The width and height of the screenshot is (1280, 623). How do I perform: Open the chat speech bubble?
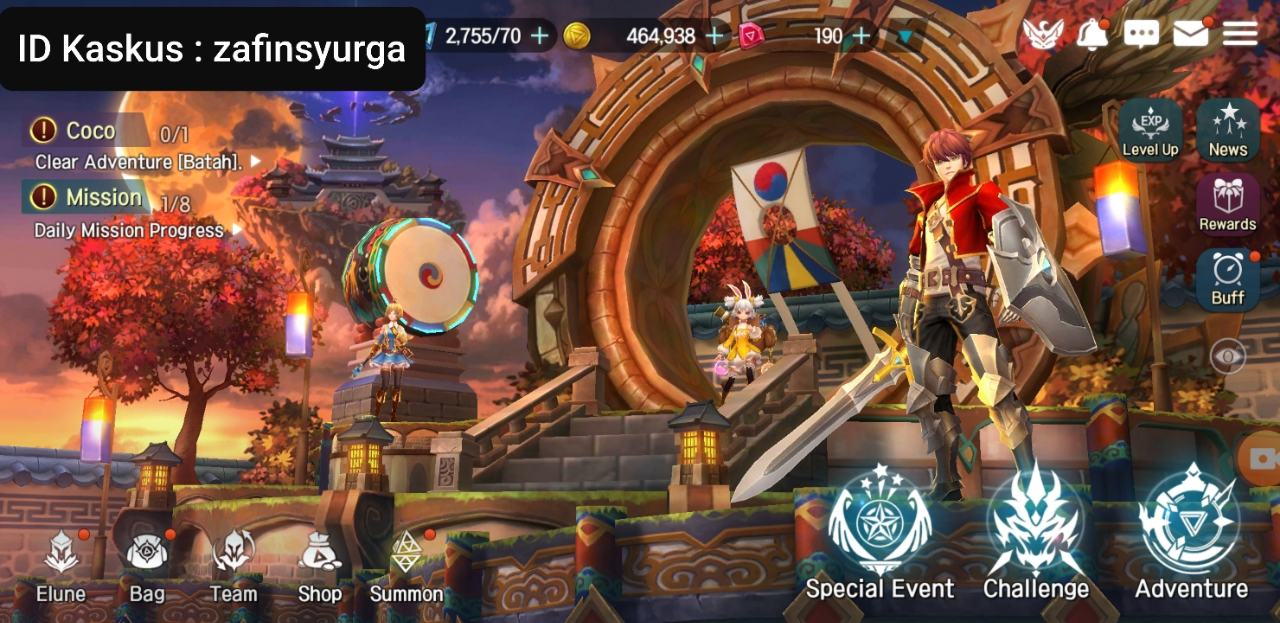pyautogui.click(x=1141, y=35)
